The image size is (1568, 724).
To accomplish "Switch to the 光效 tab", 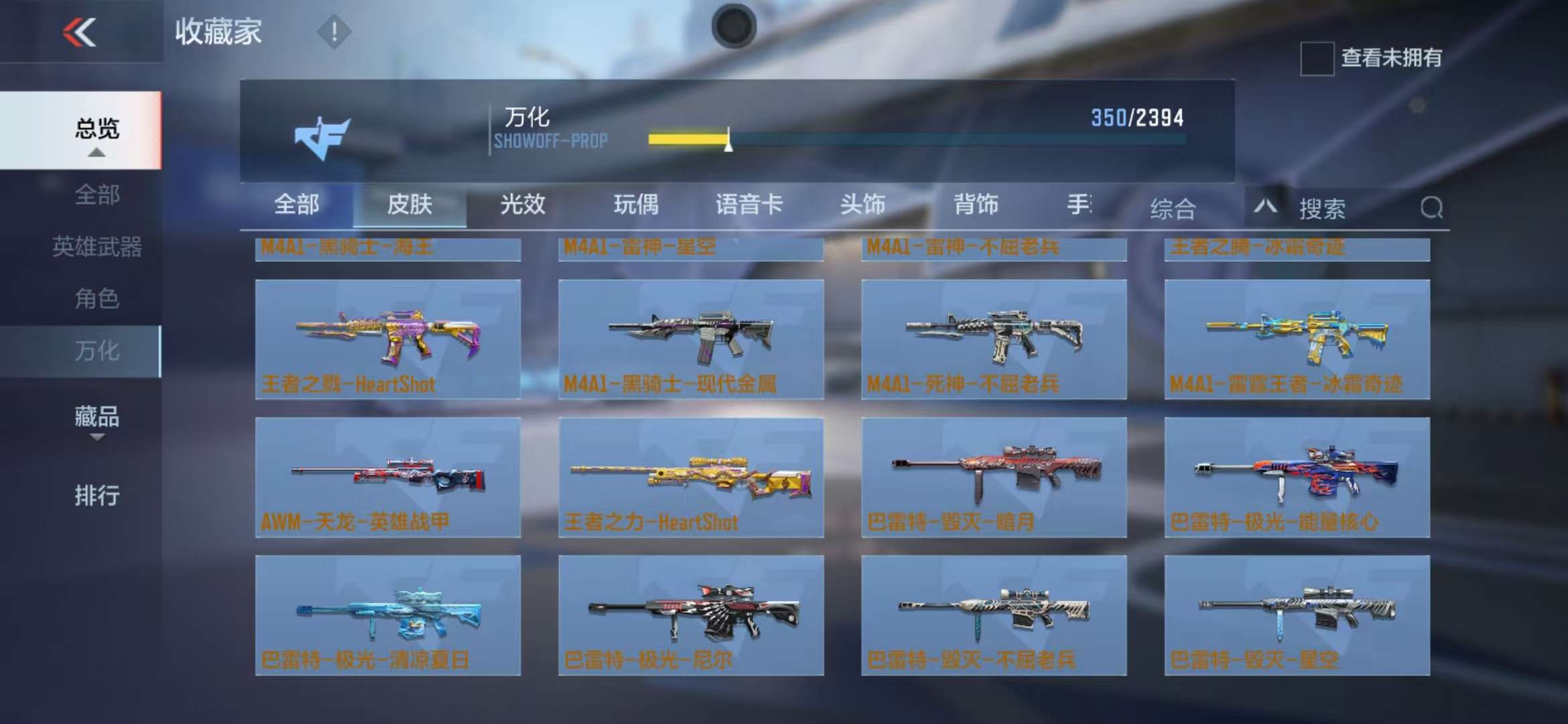I will [523, 204].
